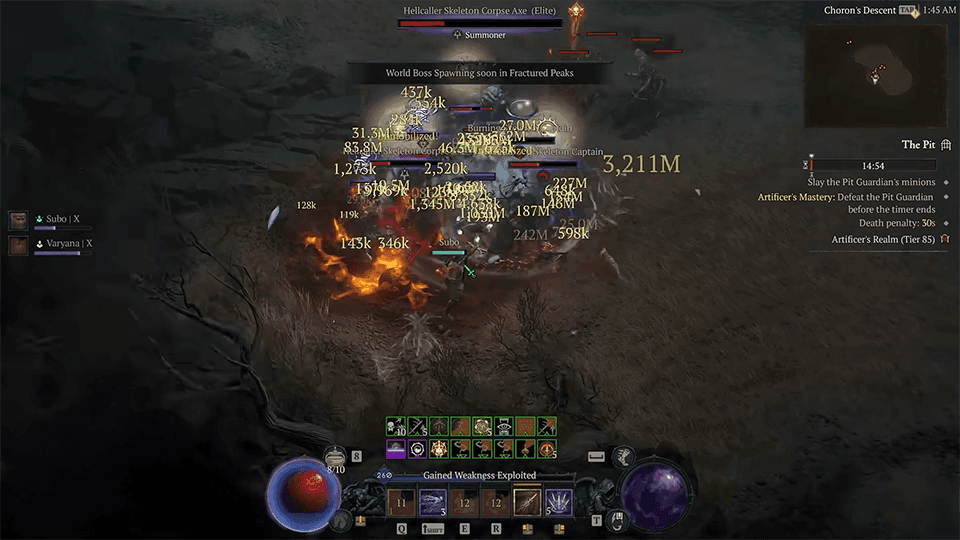Viewport: 960px width, 540px height.
Task: Activate the purple skill bound to Shift
Action: [x=432, y=502]
